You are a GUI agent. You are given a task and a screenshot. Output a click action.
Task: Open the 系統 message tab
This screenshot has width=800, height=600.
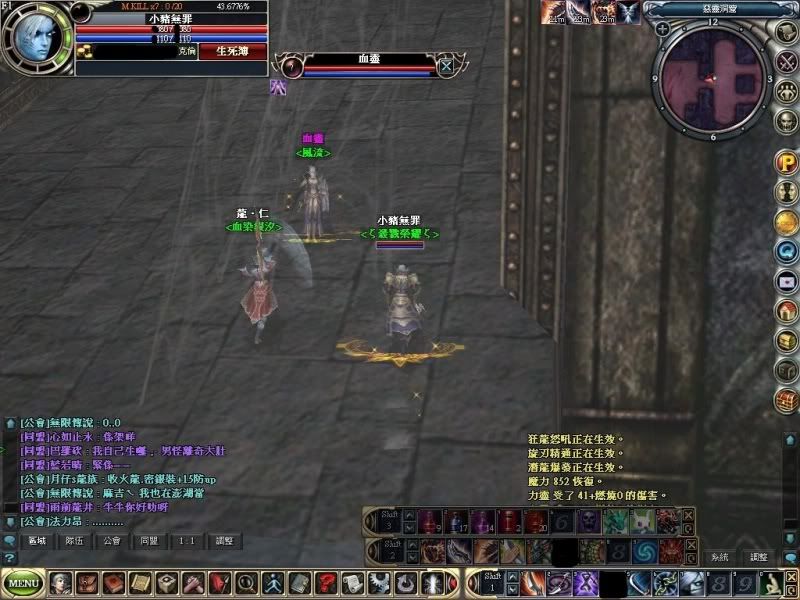(720, 557)
